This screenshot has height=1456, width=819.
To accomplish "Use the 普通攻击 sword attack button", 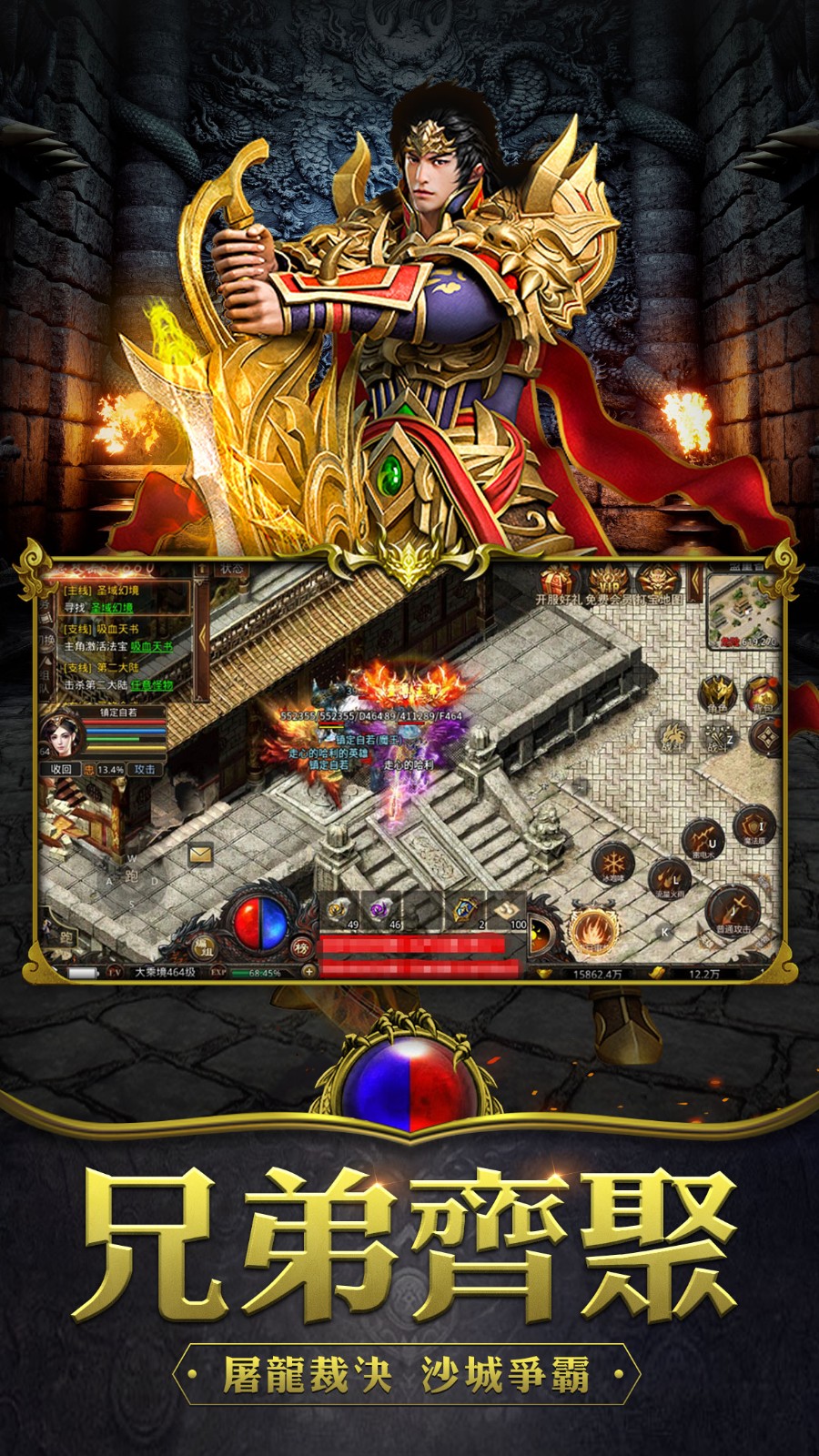I will (x=733, y=910).
